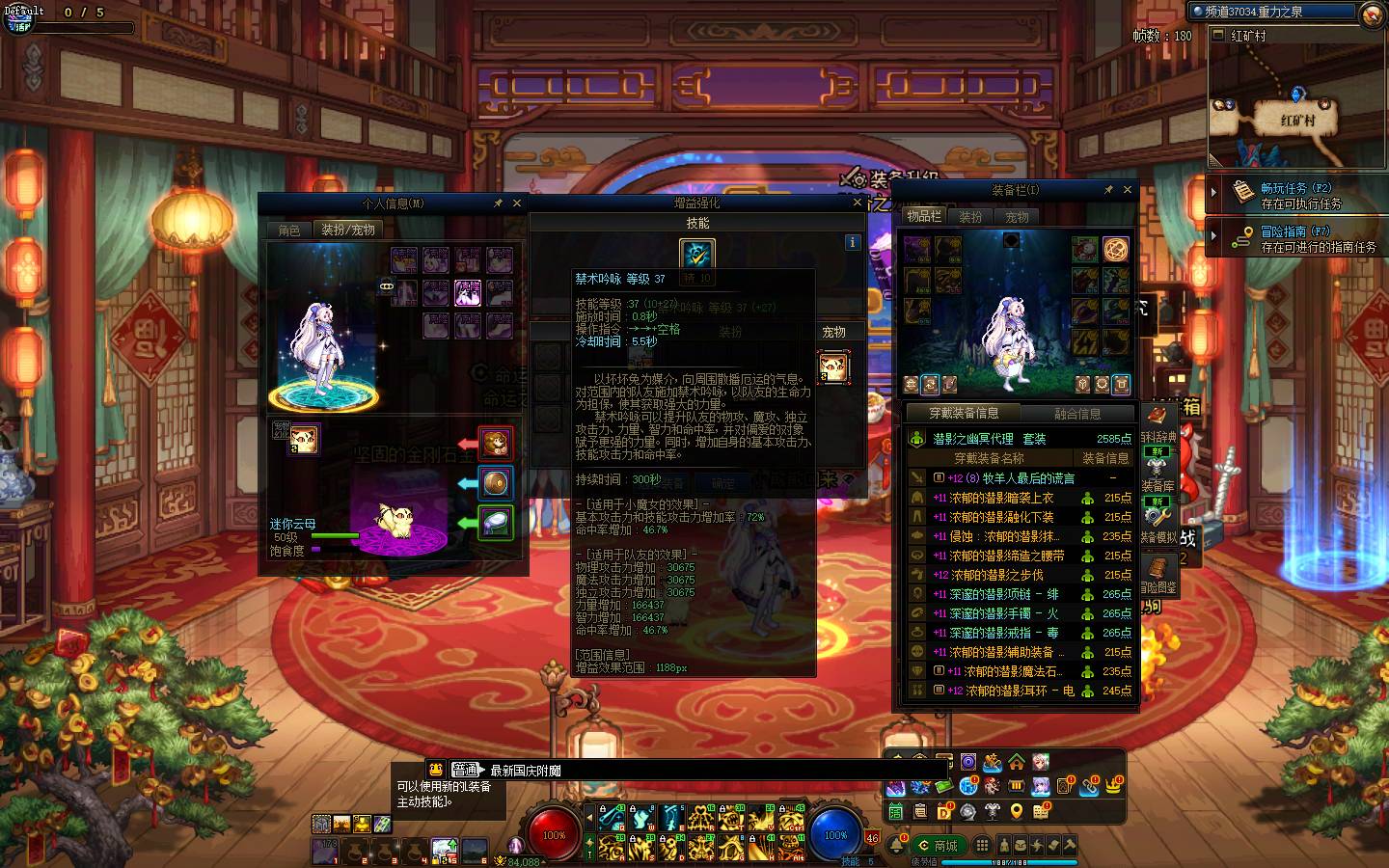Show the 融合信息 fusion info tab

click(1077, 414)
